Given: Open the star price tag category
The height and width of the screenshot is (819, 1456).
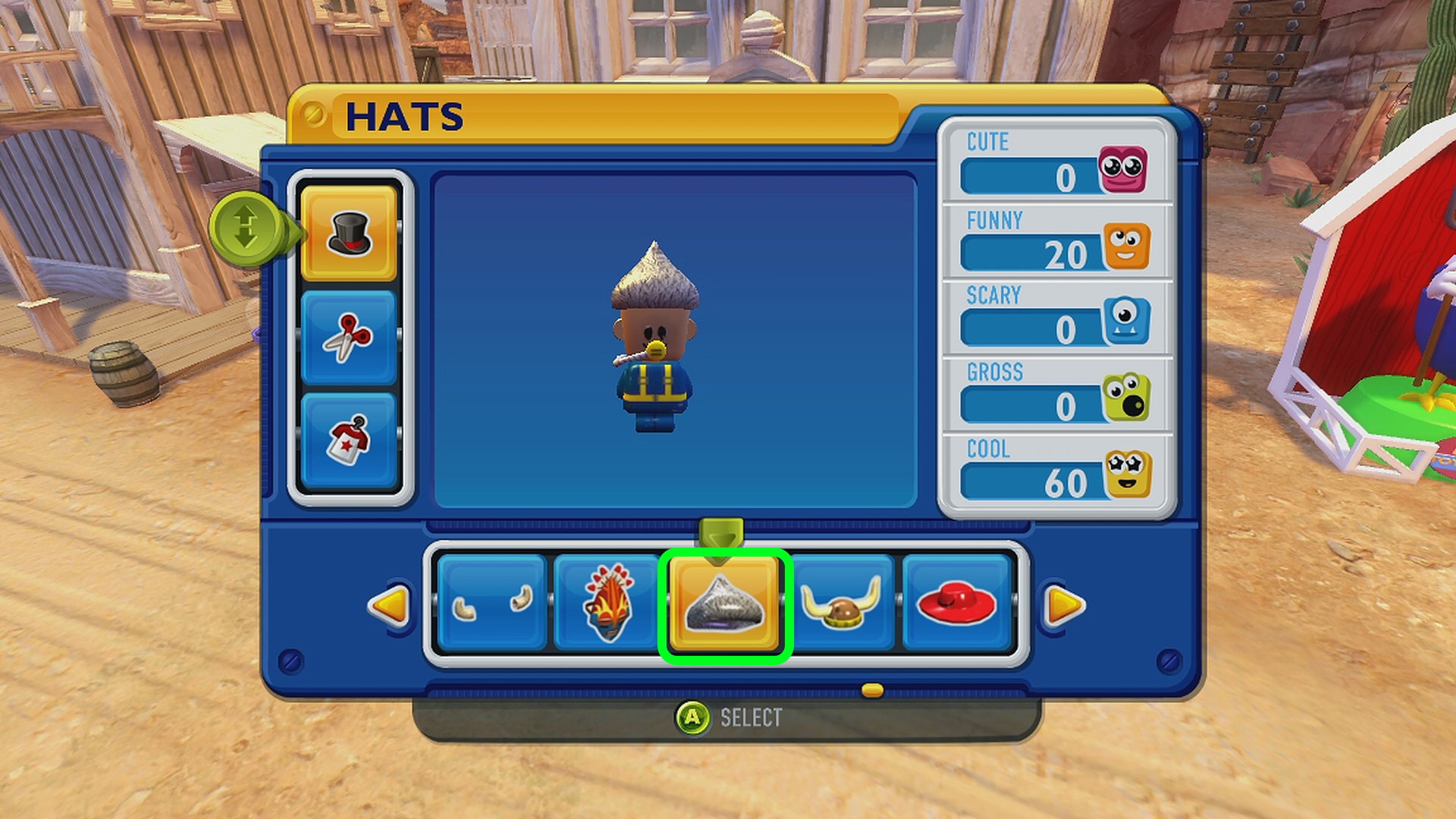Looking at the screenshot, I should (349, 440).
